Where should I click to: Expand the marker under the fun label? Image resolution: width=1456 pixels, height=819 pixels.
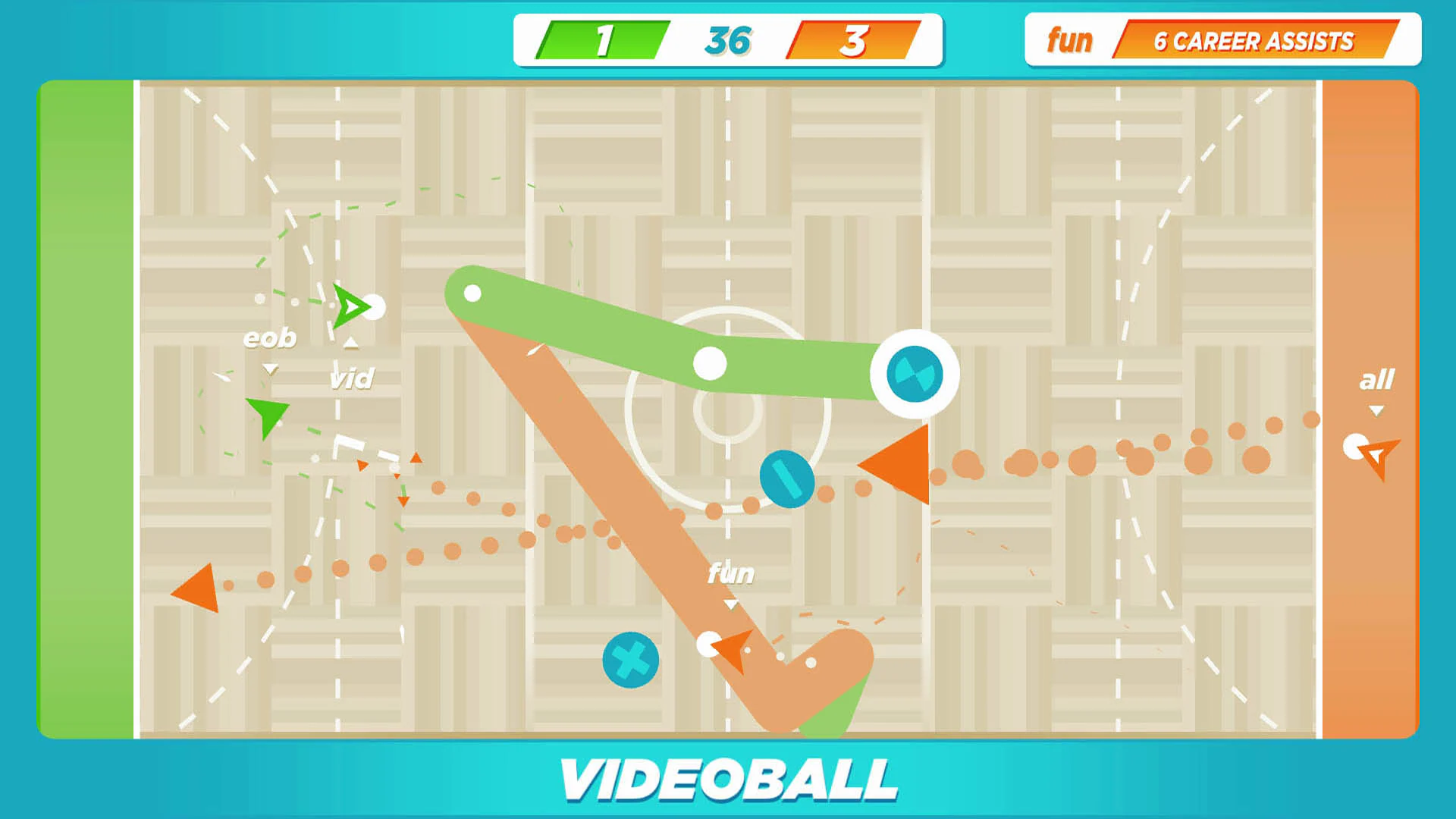pyautogui.click(x=730, y=604)
